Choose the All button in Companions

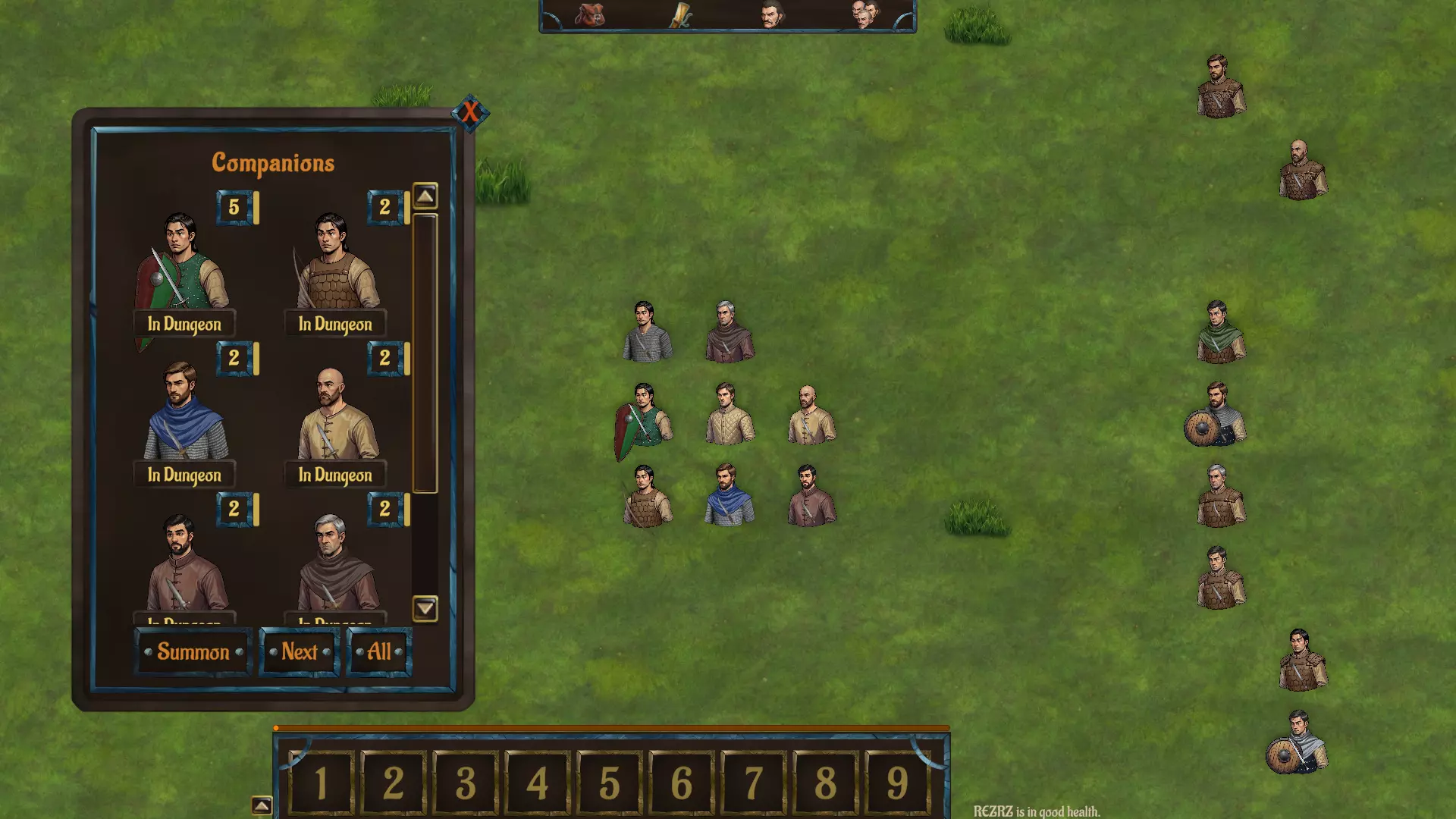[x=379, y=651]
